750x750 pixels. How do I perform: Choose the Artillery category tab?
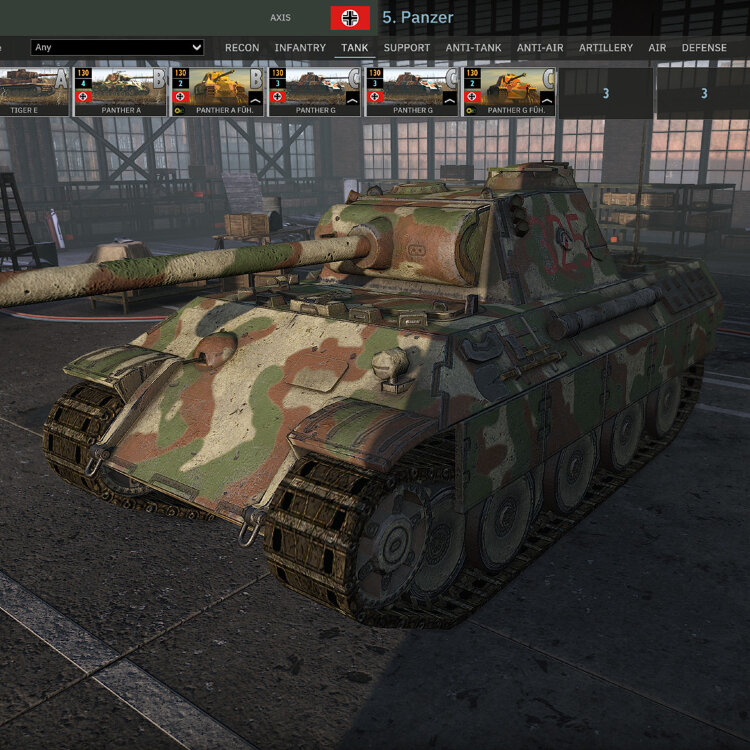pos(606,48)
